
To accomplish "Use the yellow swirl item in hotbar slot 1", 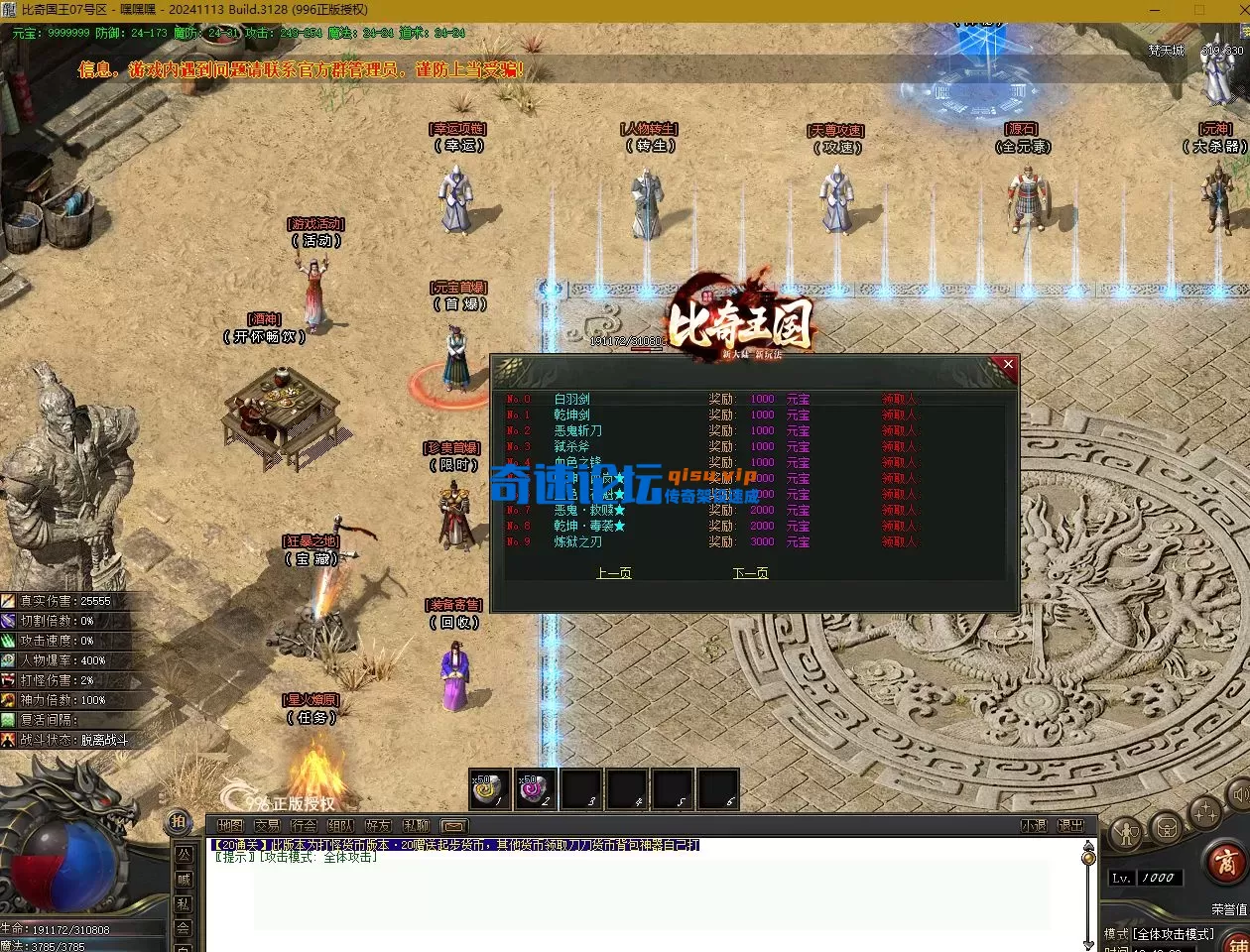I will point(490,789).
